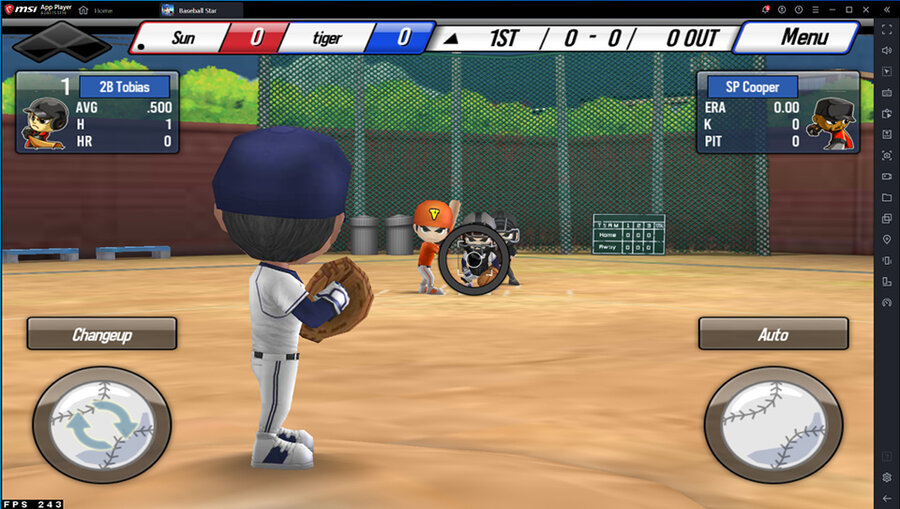This screenshot has height=509, width=900.
Task: Select the Changeup pitch button
Action: 102,334
